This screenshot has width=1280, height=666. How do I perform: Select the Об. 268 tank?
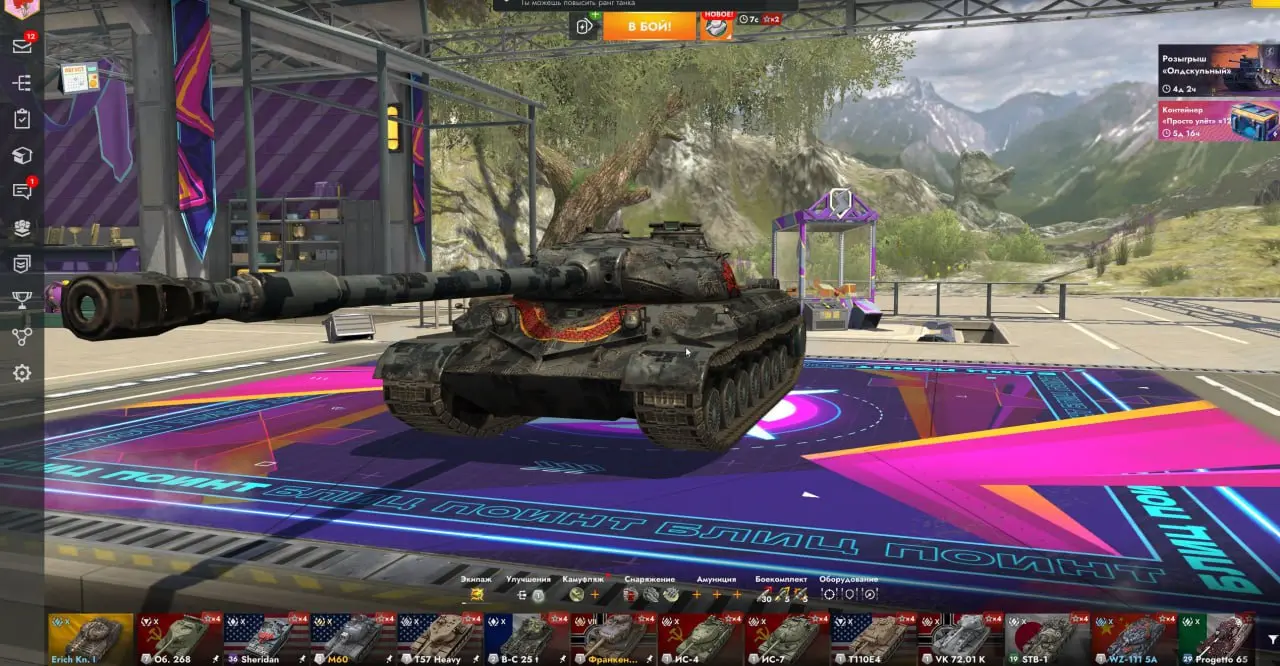click(180, 638)
